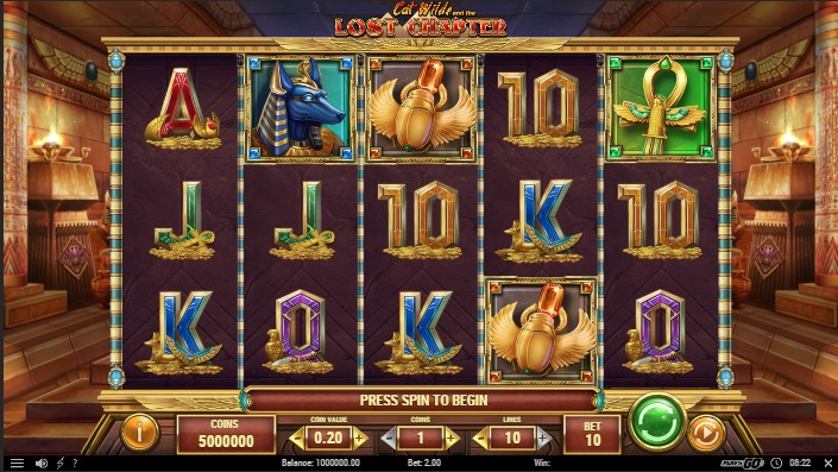Spin the reels with the green button

click(x=657, y=421)
